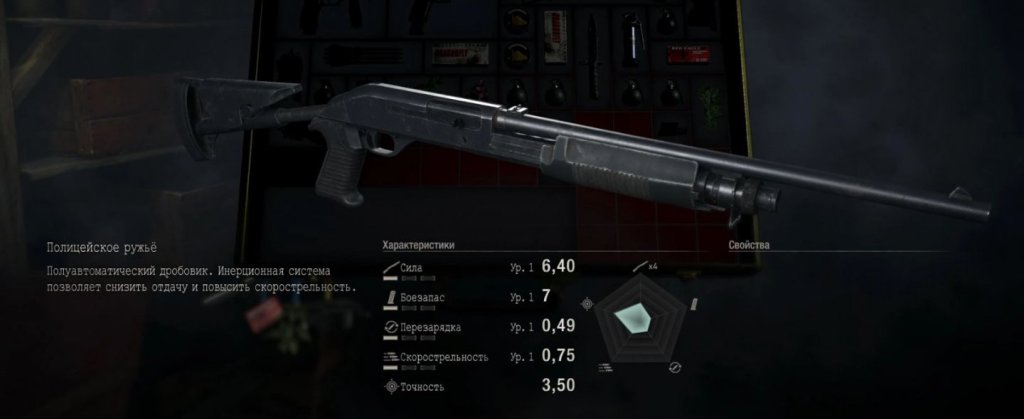
Task: Click the Точность stat row
Action: (480, 385)
